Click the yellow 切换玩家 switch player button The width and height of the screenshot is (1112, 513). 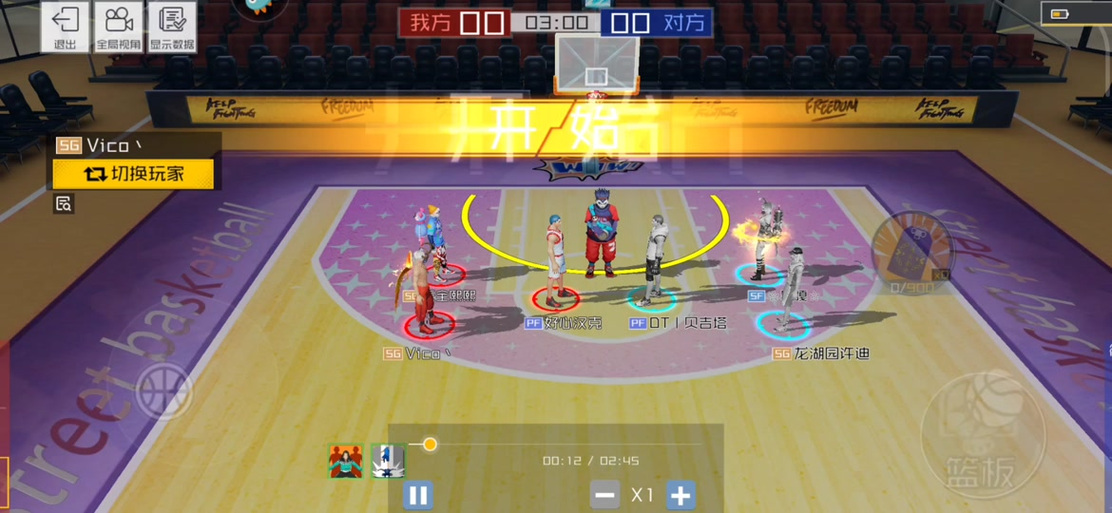134,174
